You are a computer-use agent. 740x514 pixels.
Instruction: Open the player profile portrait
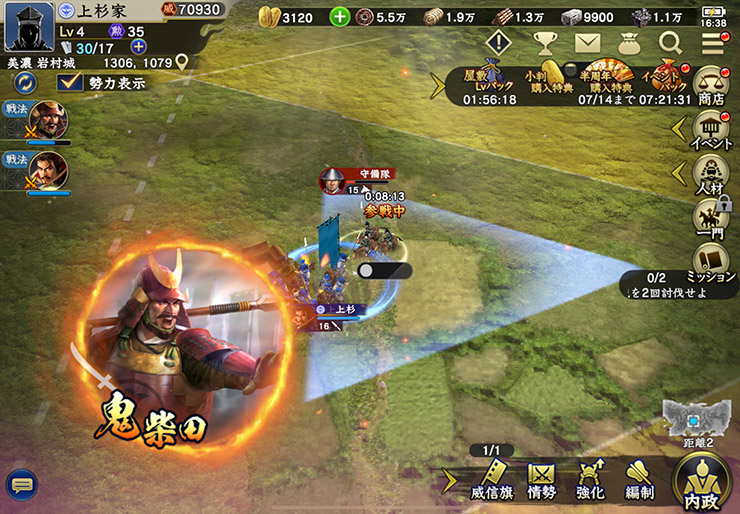[x=28, y=28]
